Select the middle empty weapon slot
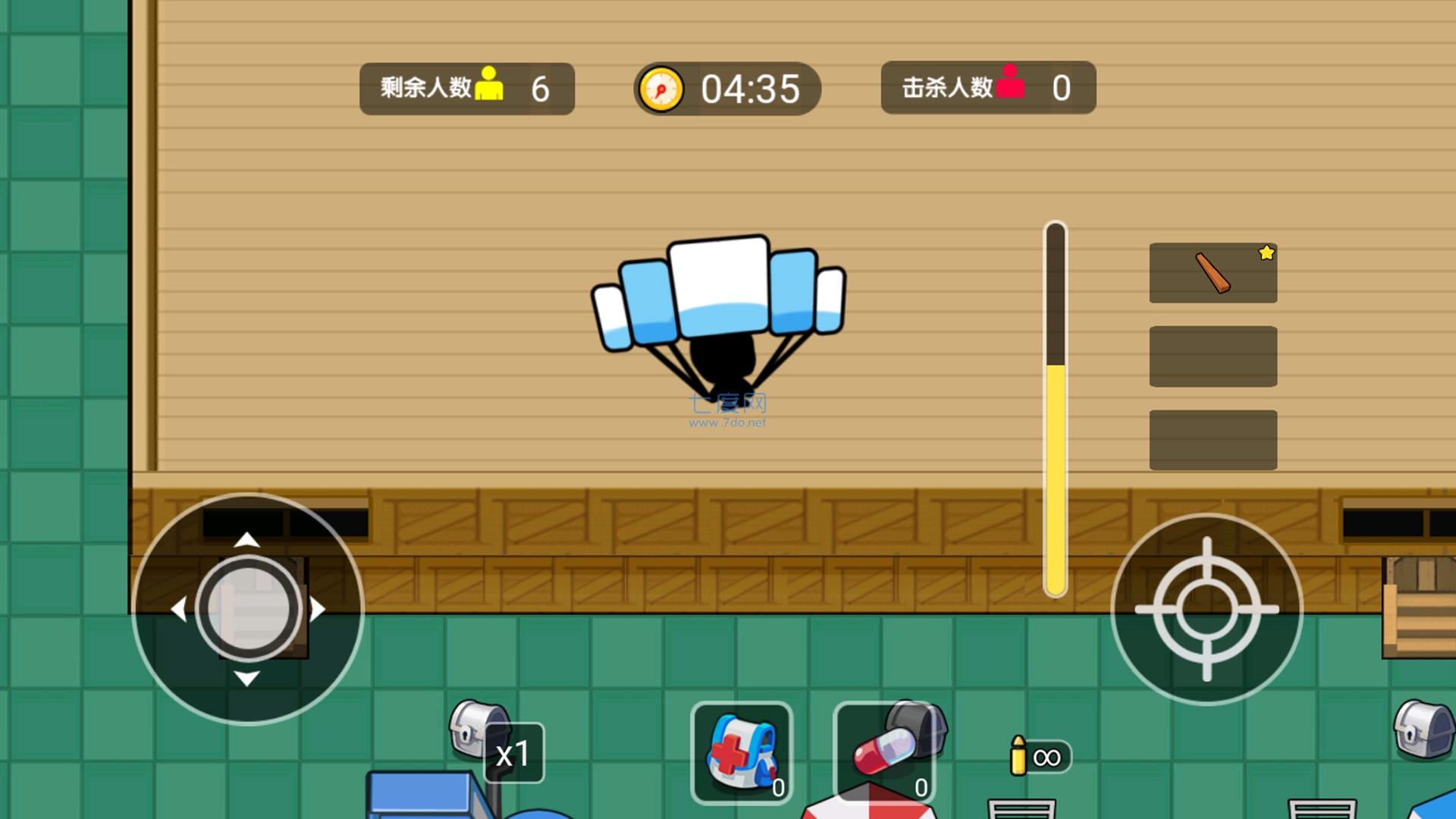1456x819 pixels. tap(1213, 356)
